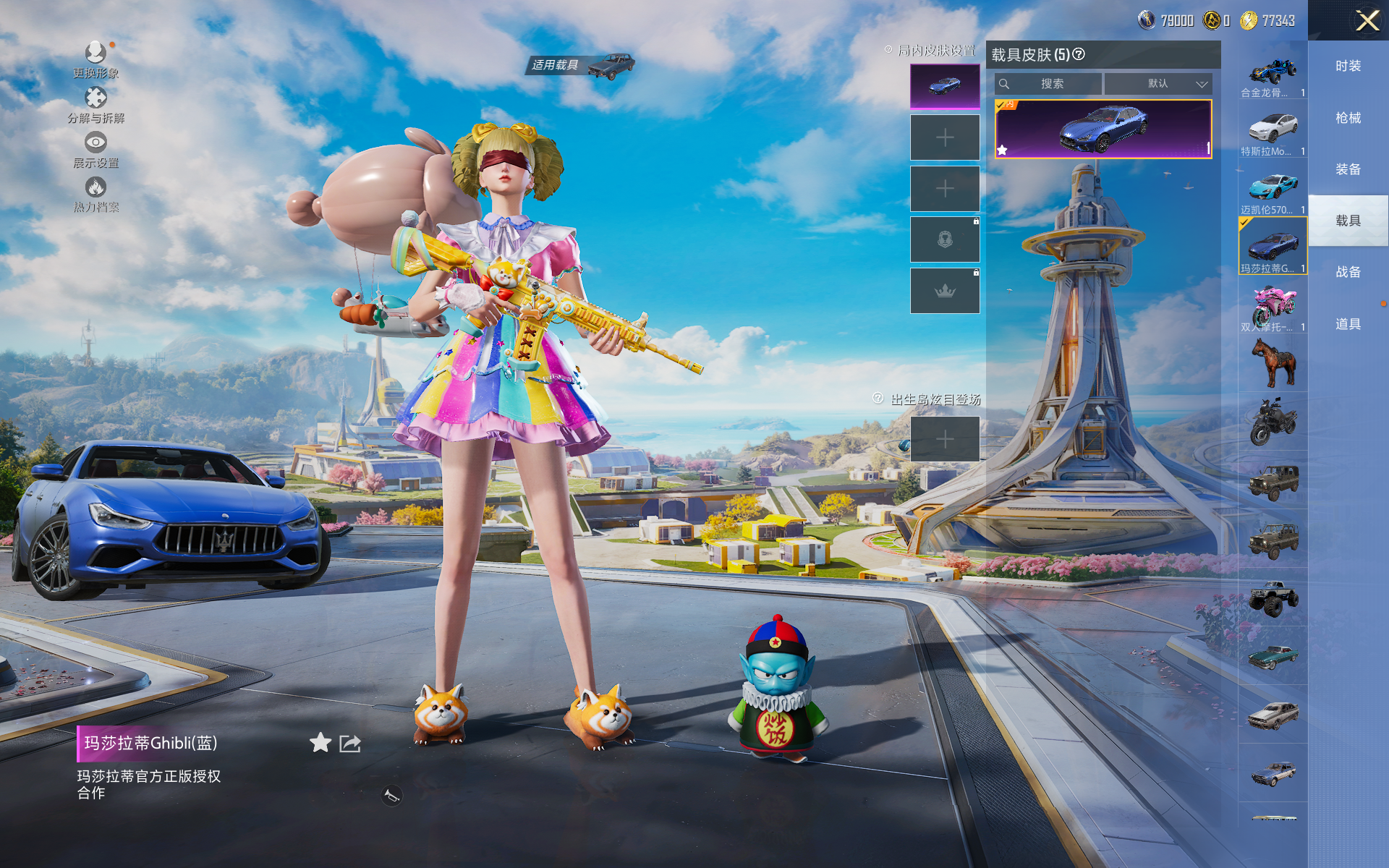Open 展示设置 display settings
This screenshot has height=868, width=1389.
[95, 149]
